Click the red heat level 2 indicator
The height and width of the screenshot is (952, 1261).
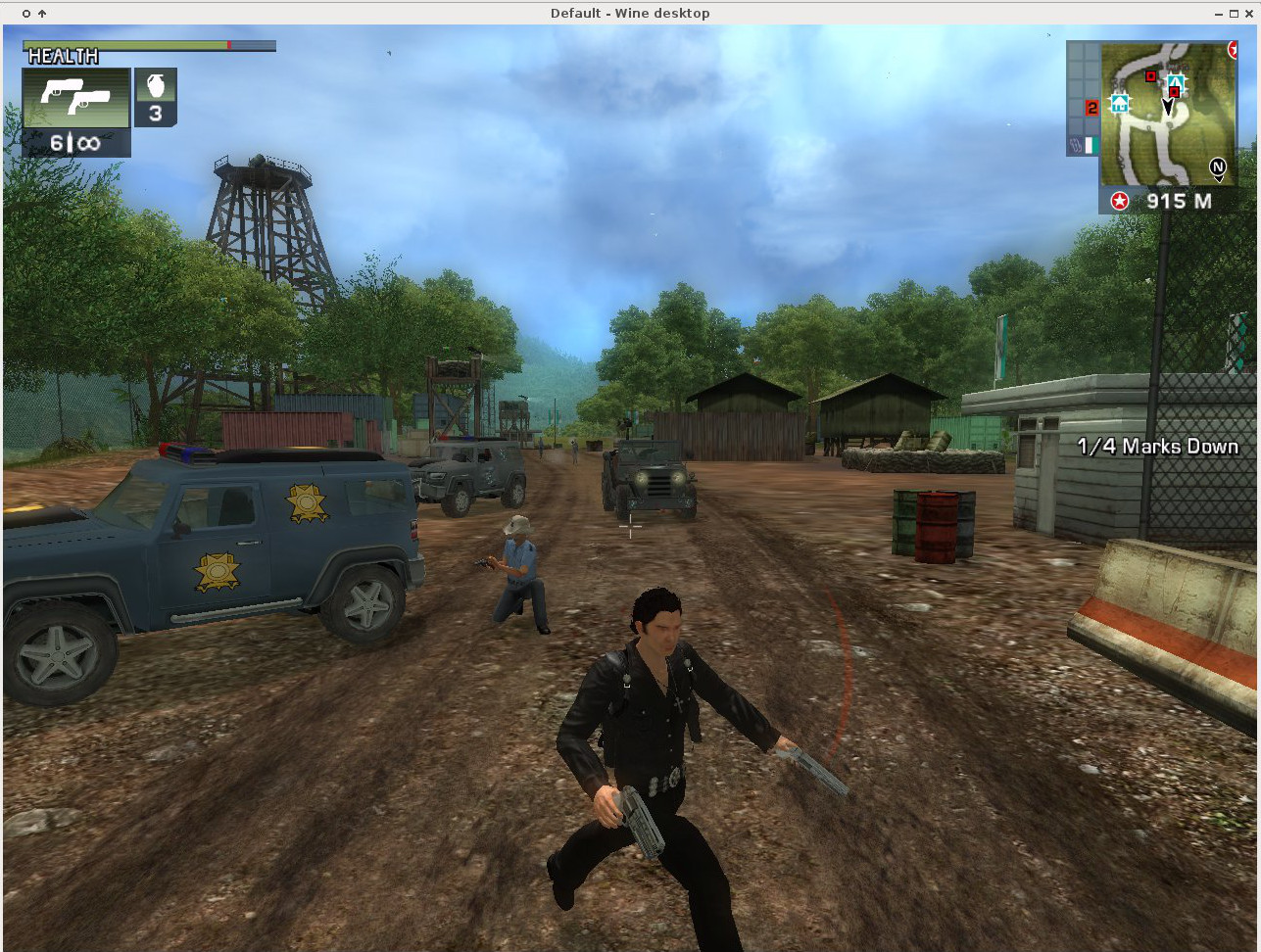coord(1091,108)
